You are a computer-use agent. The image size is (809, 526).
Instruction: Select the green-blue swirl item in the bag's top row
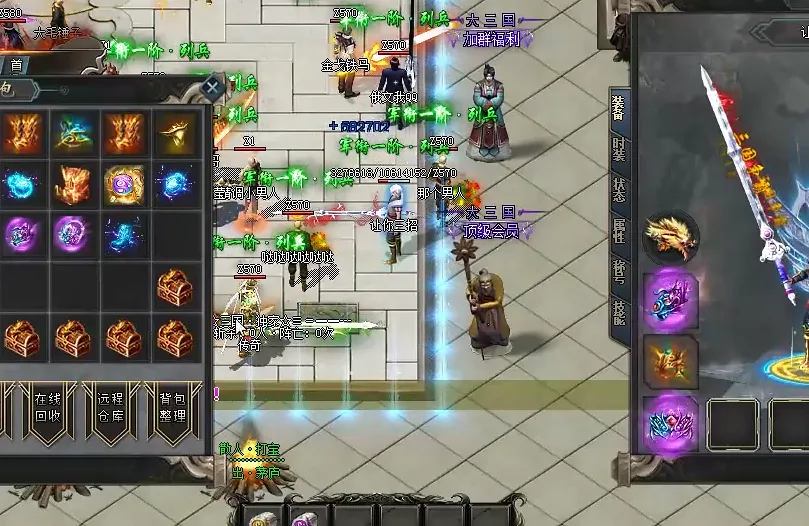click(x=74, y=132)
